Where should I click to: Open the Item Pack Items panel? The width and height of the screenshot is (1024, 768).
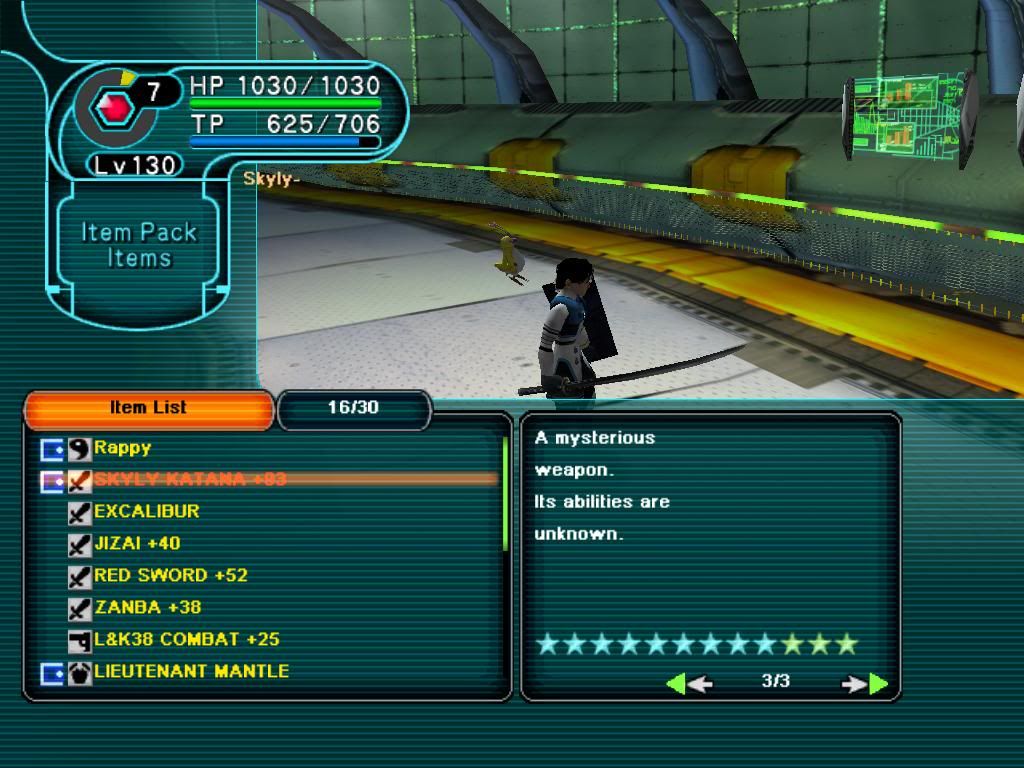click(x=139, y=245)
